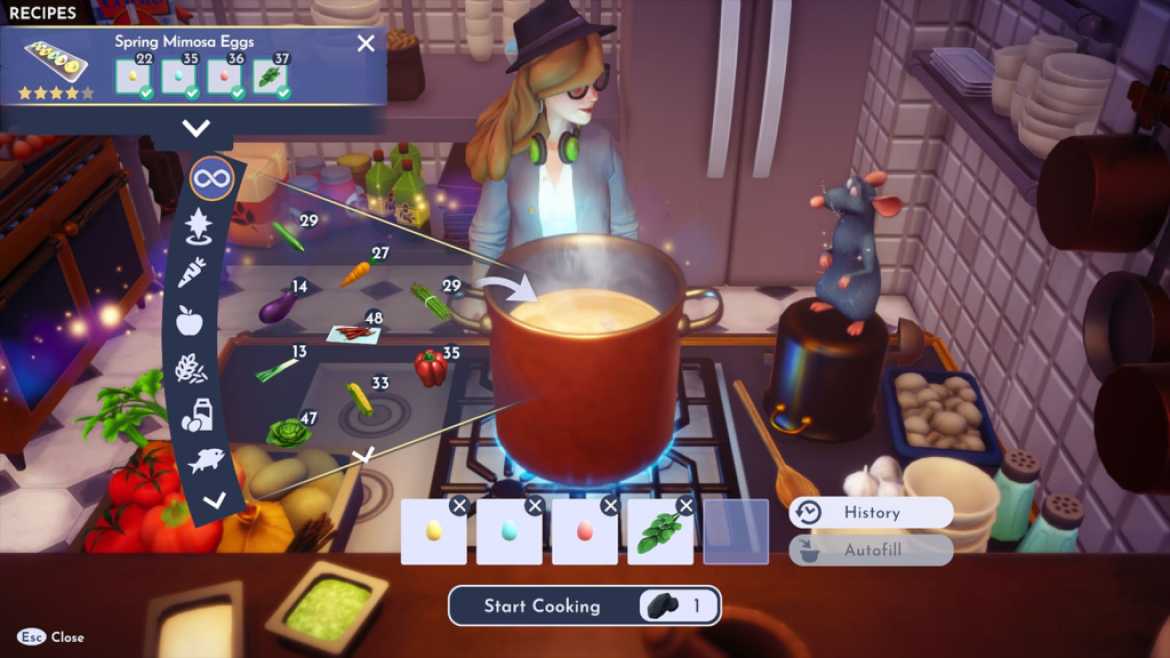Remove the blue egg from its ingredient slot
The image size is (1170, 658).
click(x=535, y=506)
